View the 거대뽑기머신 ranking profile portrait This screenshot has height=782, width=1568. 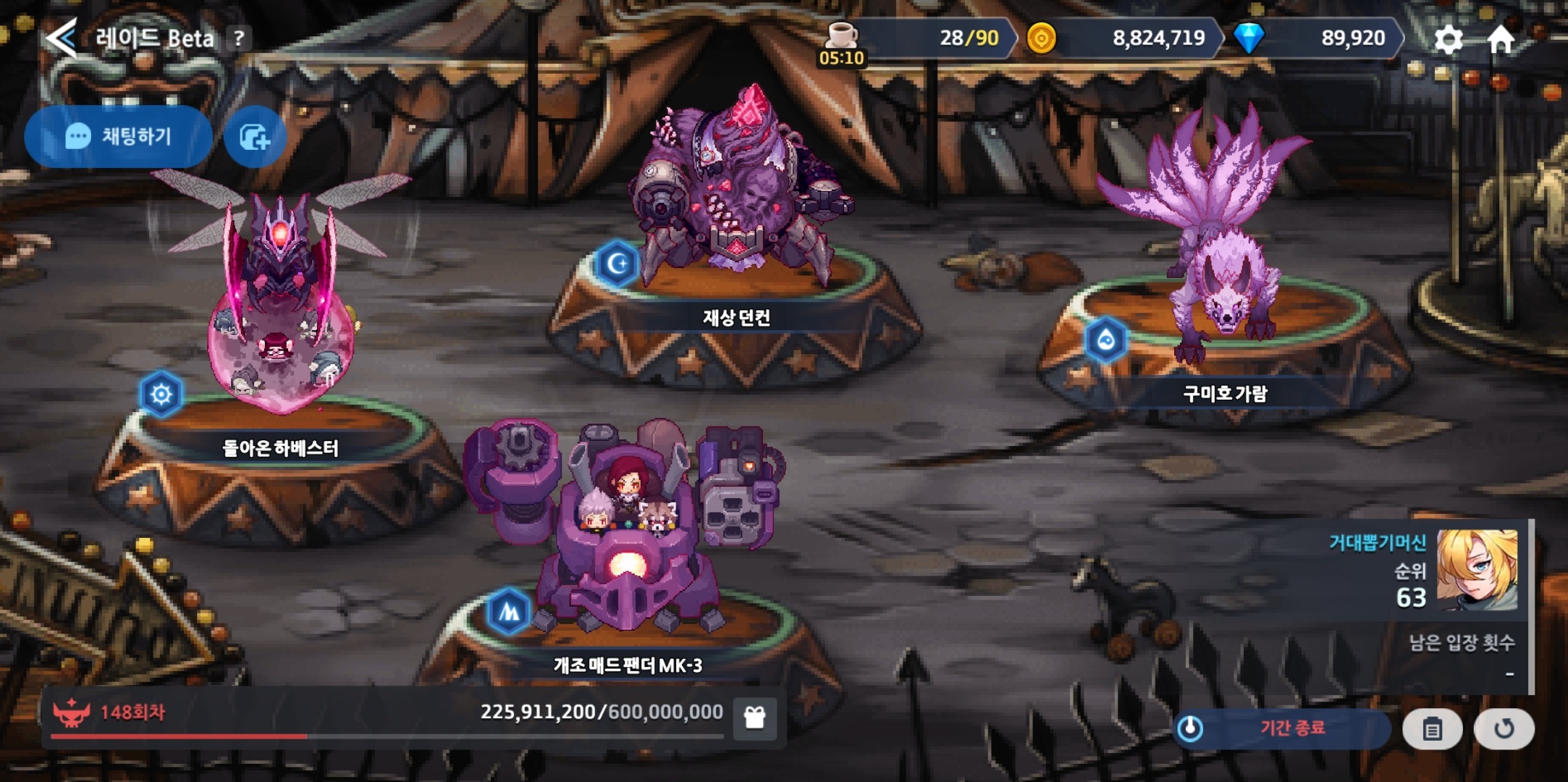coord(1477,570)
